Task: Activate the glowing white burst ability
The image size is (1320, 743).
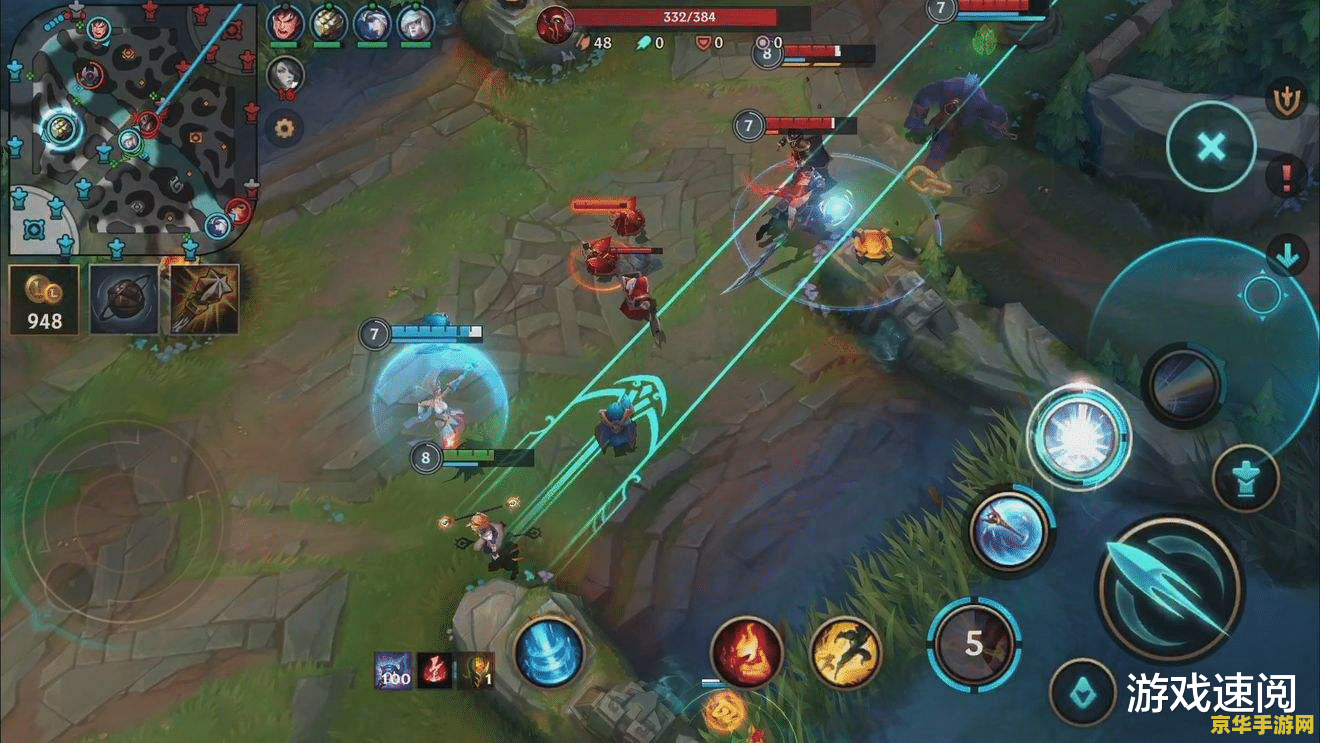Action: click(1078, 436)
